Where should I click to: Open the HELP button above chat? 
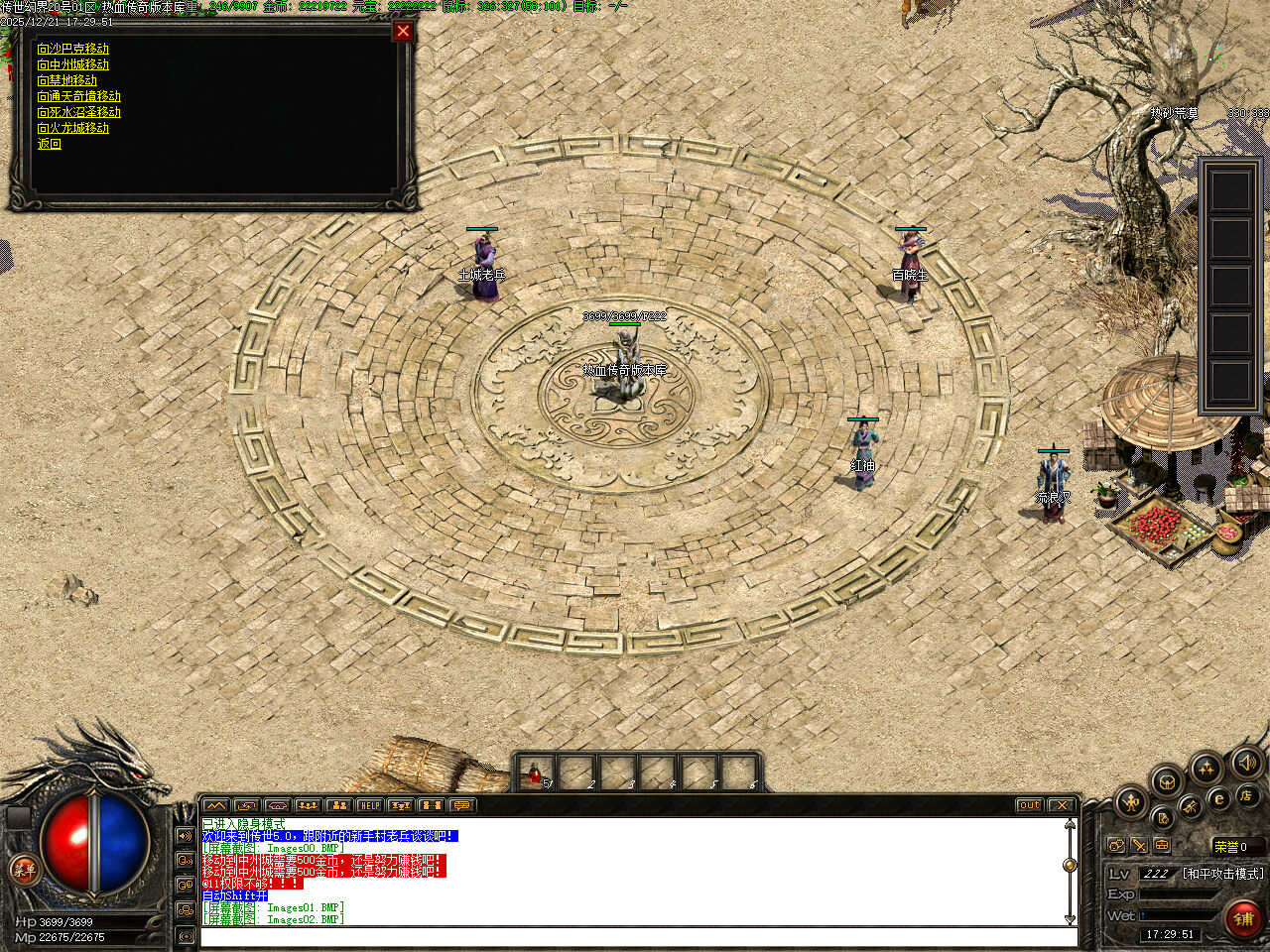click(x=370, y=805)
